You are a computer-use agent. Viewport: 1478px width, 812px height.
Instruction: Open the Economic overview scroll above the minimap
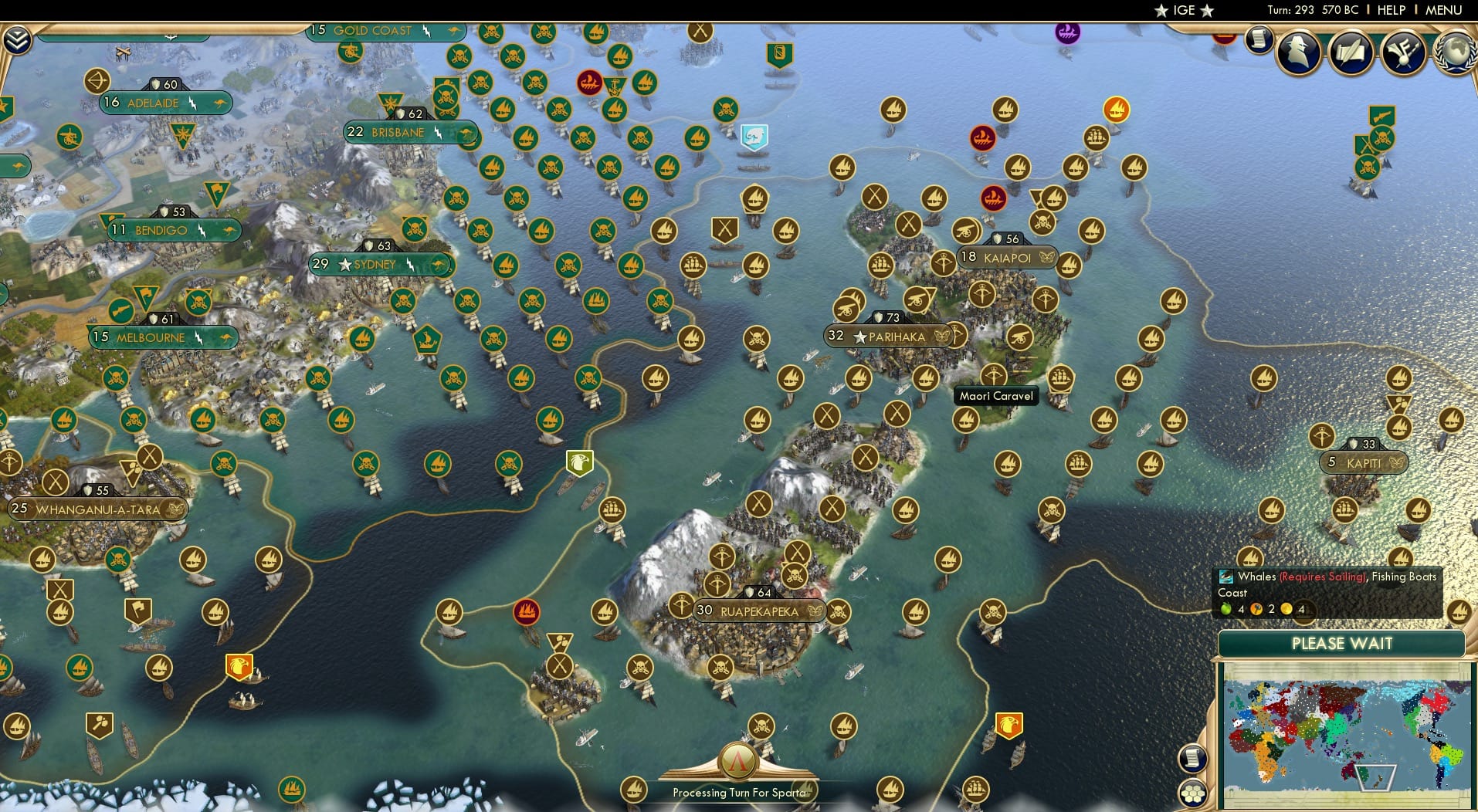point(1194,757)
